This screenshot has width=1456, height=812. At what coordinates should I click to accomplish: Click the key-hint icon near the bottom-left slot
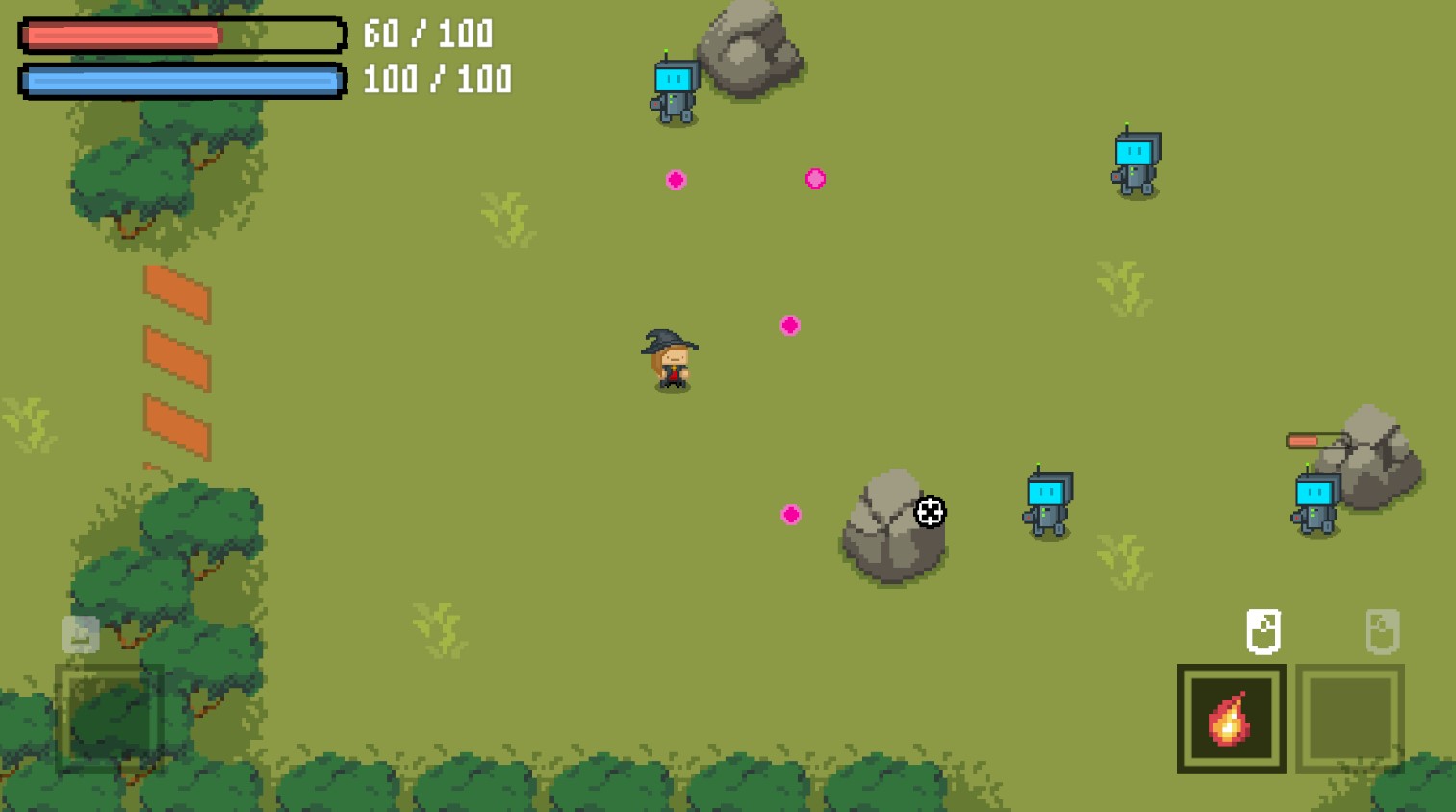80,635
